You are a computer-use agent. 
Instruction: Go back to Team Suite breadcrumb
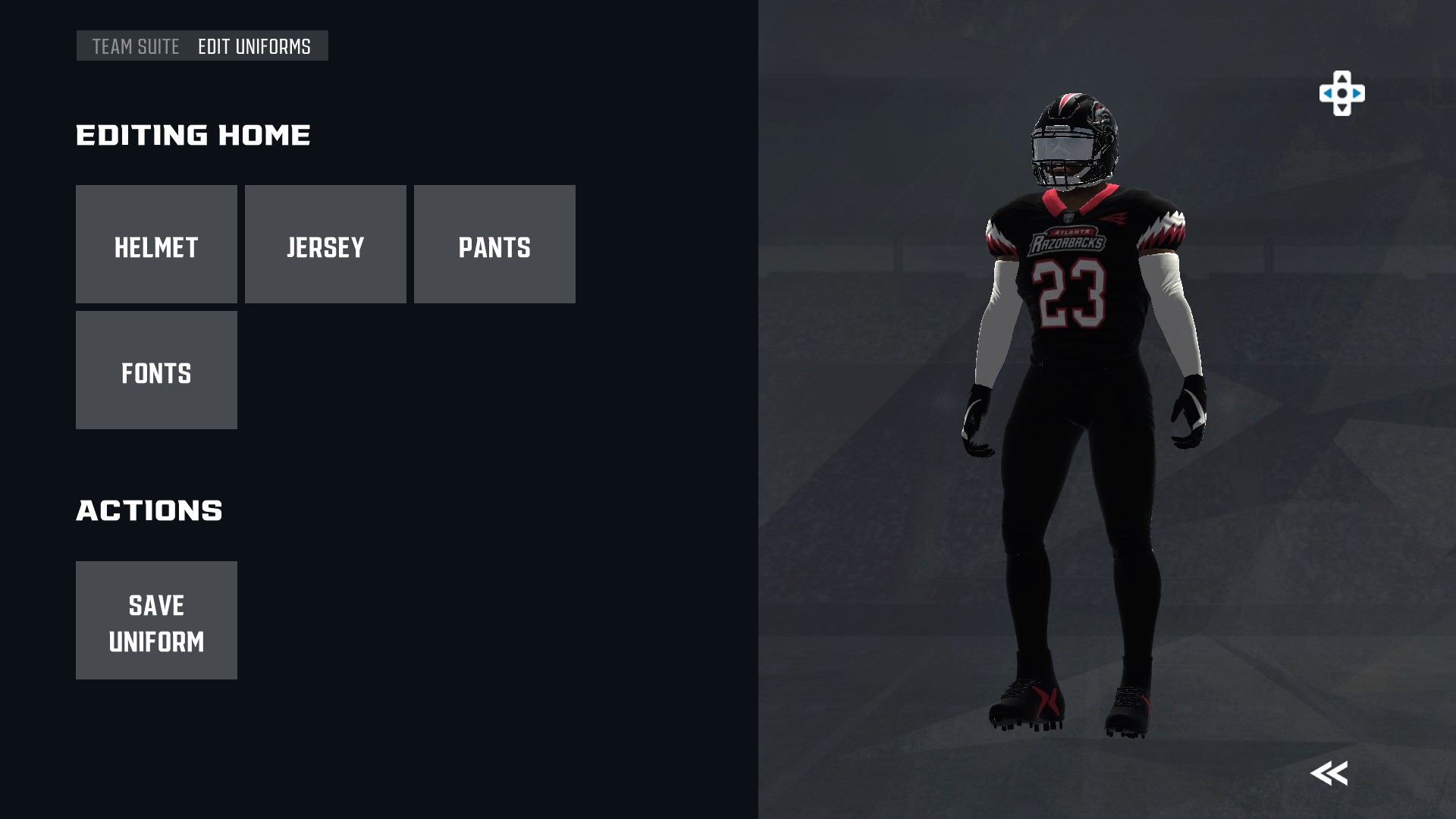coord(136,46)
